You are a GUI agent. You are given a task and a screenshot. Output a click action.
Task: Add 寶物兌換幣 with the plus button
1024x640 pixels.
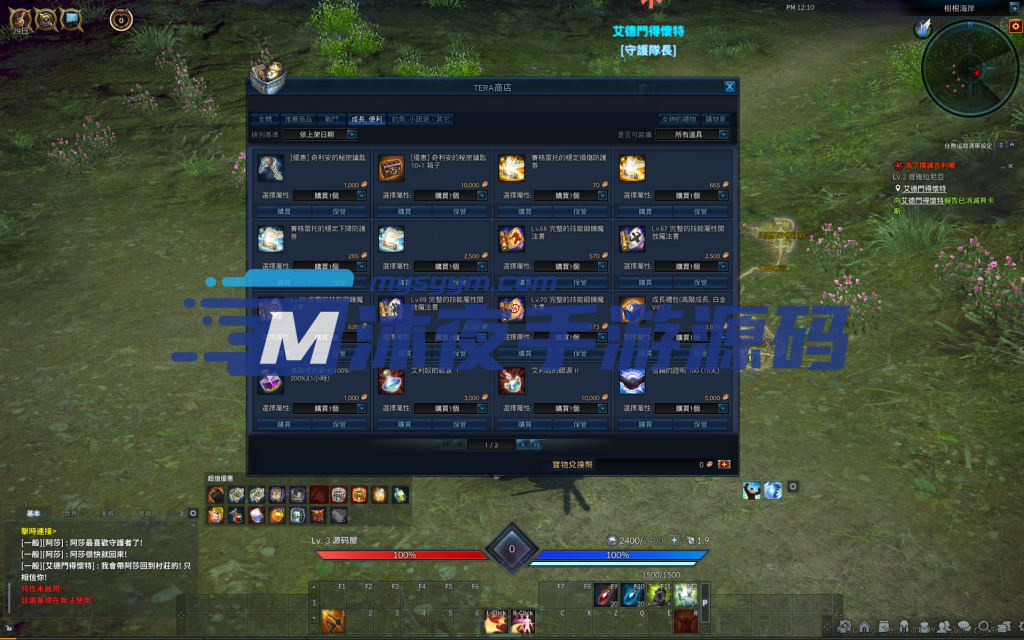[724, 464]
